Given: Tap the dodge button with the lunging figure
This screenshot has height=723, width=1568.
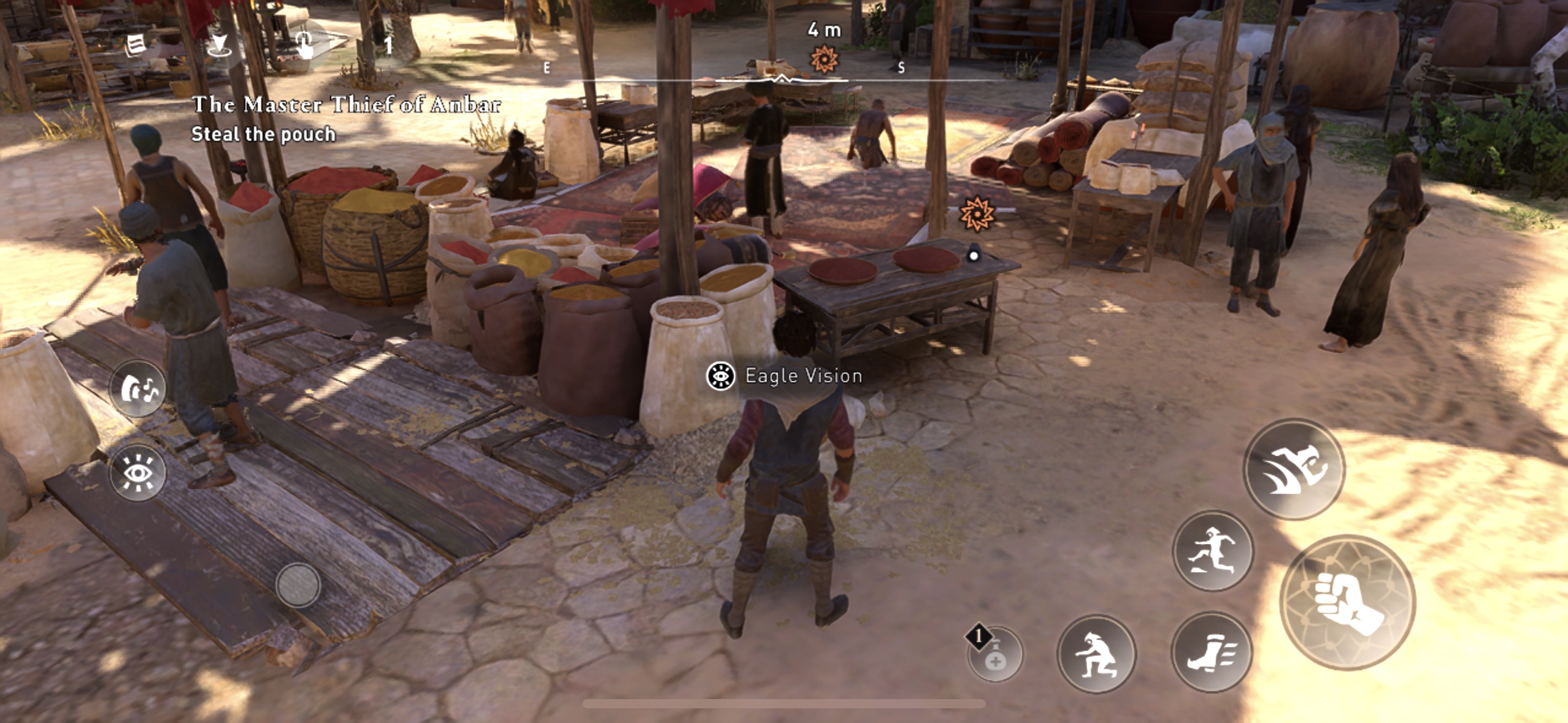Looking at the screenshot, I should 1294,469.
